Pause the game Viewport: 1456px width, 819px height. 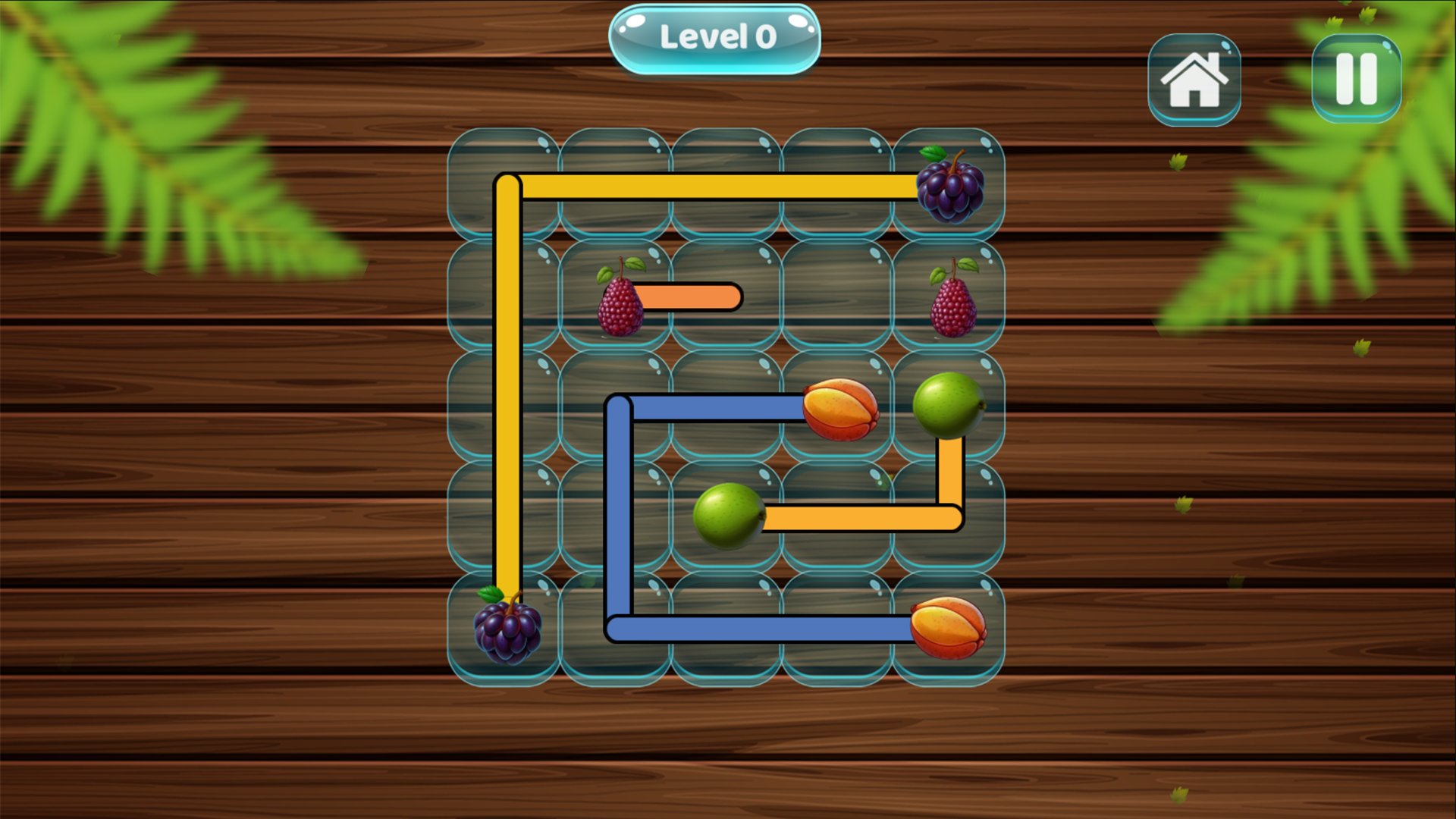click(x=1356, y=78)
